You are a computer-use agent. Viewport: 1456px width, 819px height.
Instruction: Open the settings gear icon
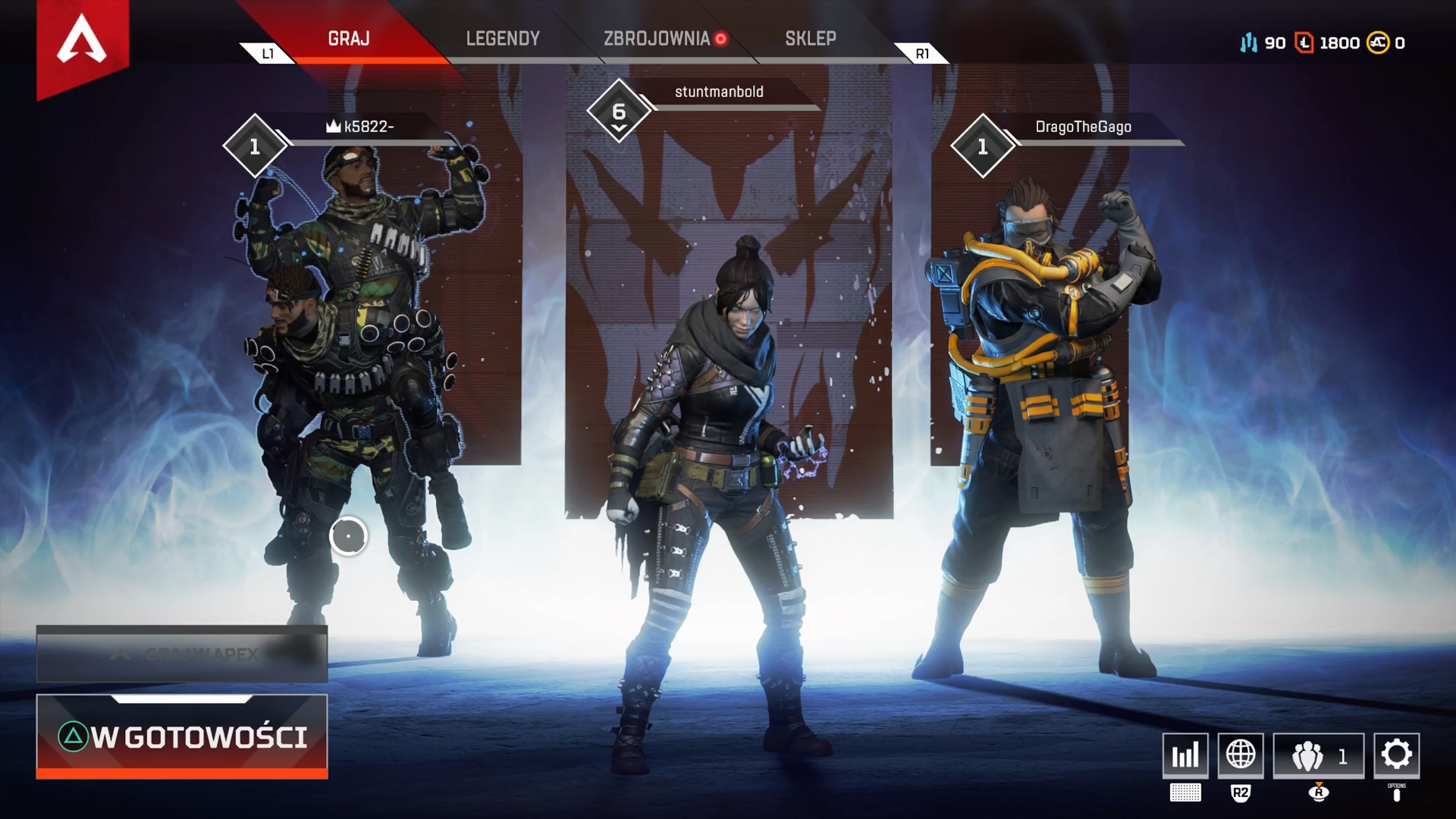click(1396, 755)
